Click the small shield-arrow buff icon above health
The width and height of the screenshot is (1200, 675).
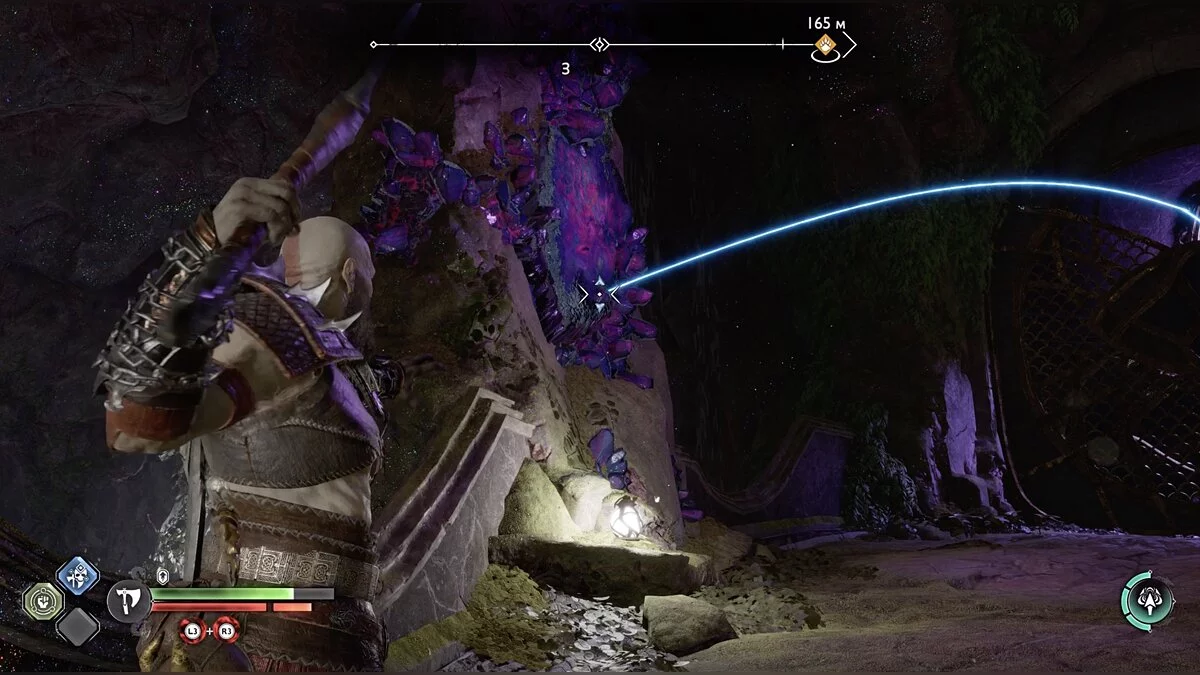[x=162, y=575]
